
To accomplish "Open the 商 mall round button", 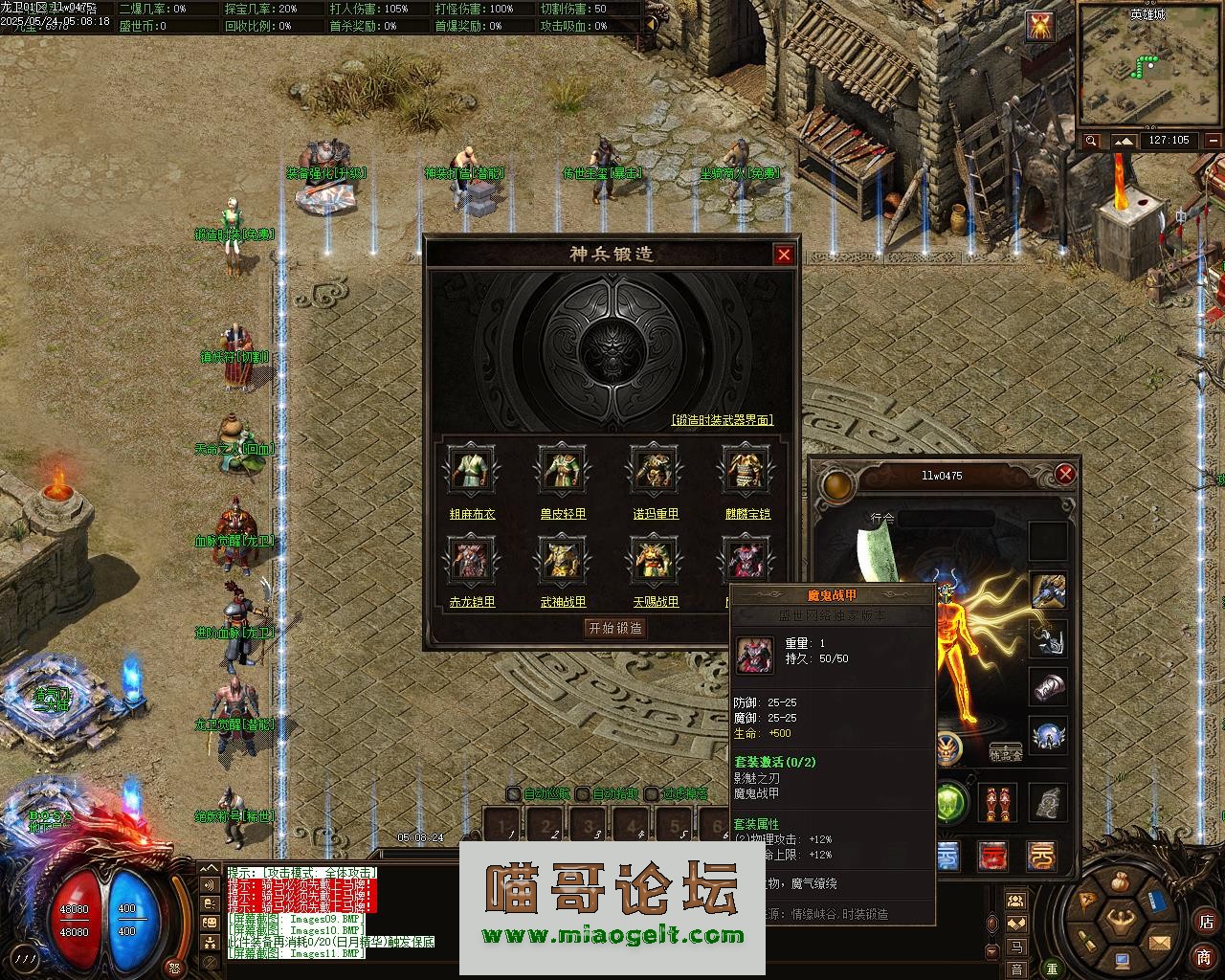I will coord(1203,957).
